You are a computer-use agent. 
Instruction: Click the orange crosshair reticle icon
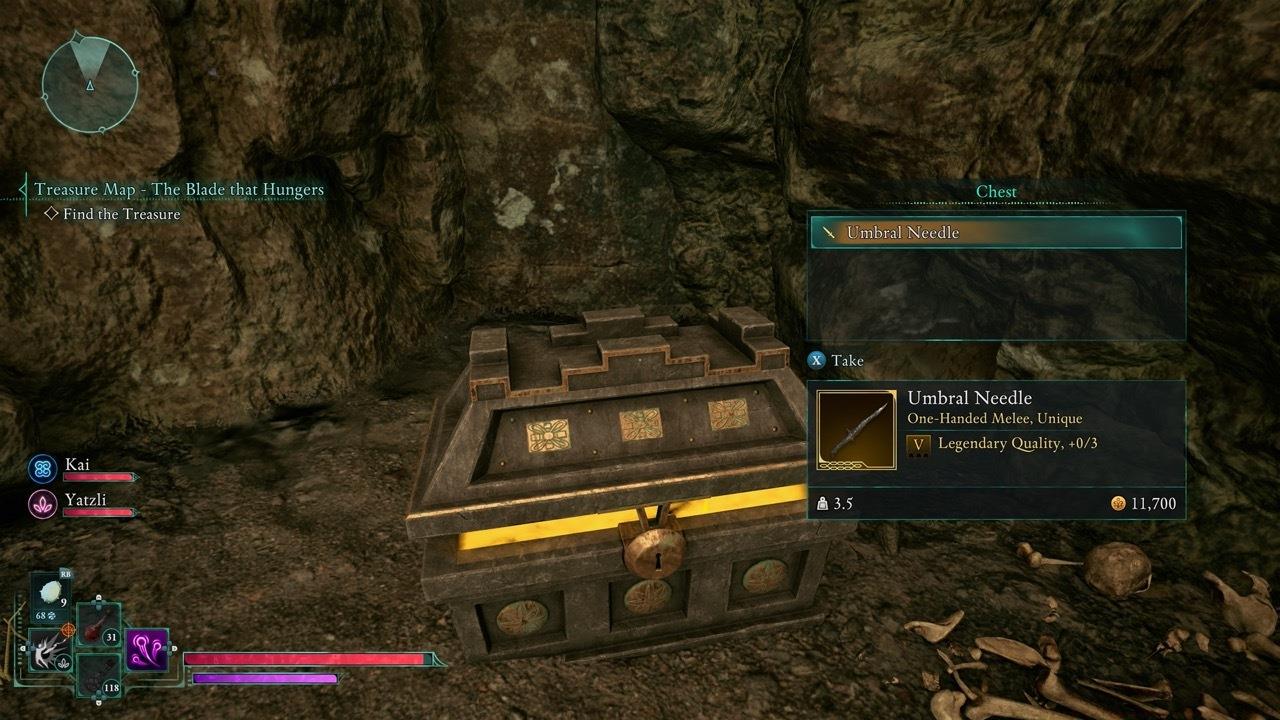pyautogui.click(x=67, y=630)
